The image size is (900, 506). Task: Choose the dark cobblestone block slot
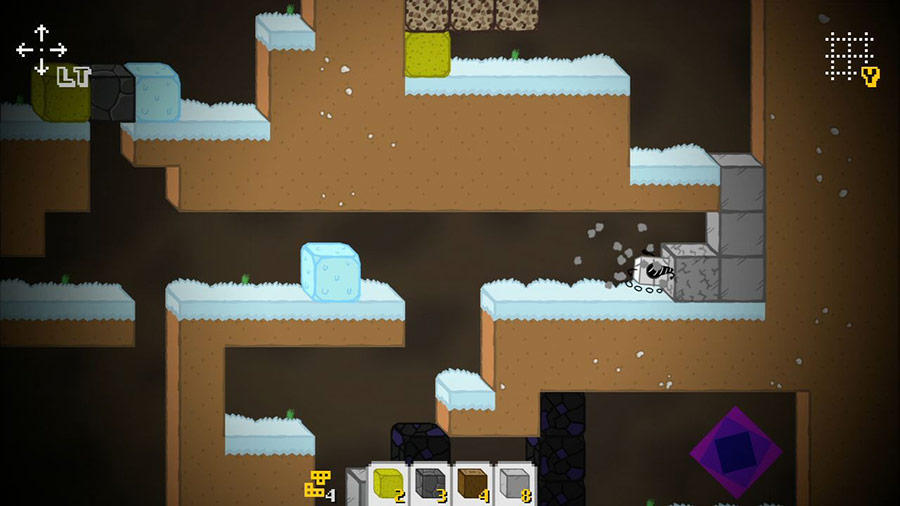click(x=432, y=484)
